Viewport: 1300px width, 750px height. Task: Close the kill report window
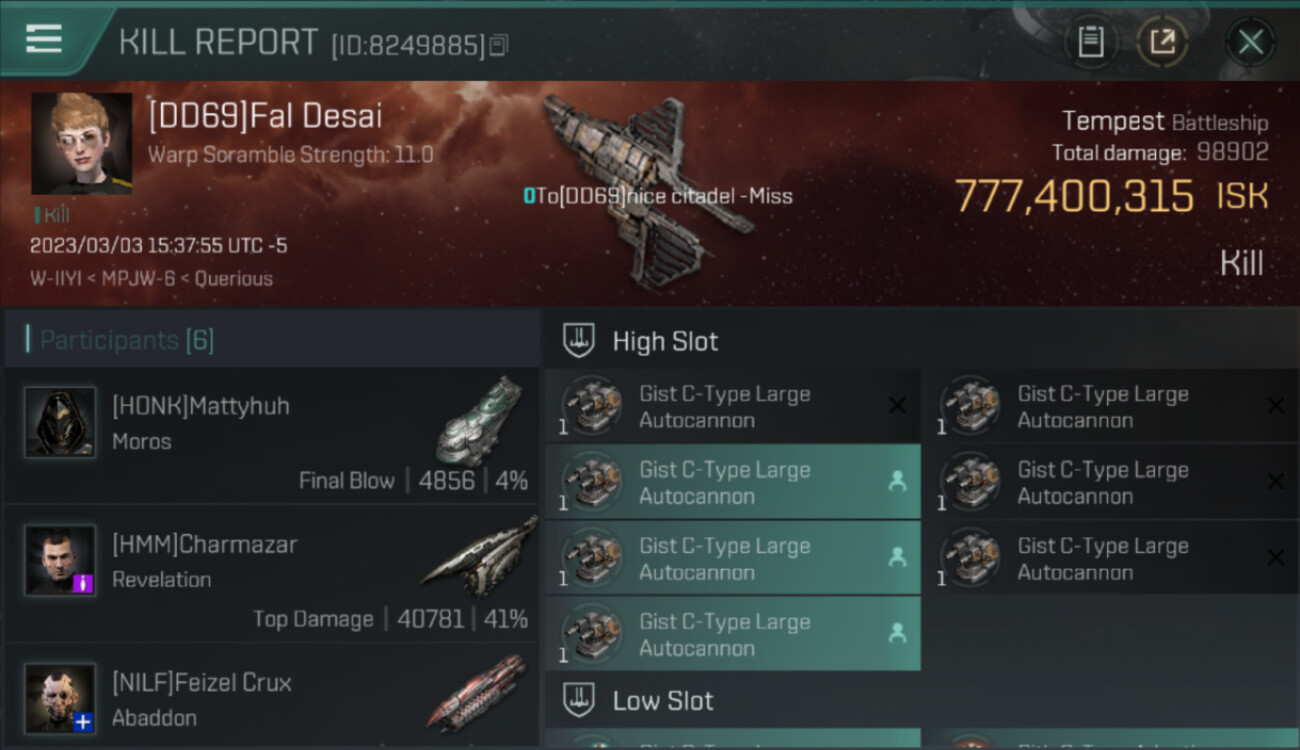coord(1250,42)
